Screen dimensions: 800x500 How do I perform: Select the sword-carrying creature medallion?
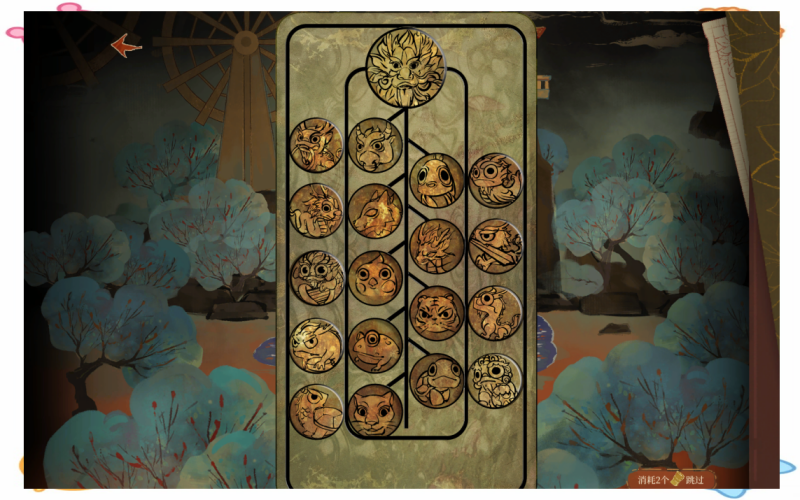pyautogui.click(x=495, y=246)
